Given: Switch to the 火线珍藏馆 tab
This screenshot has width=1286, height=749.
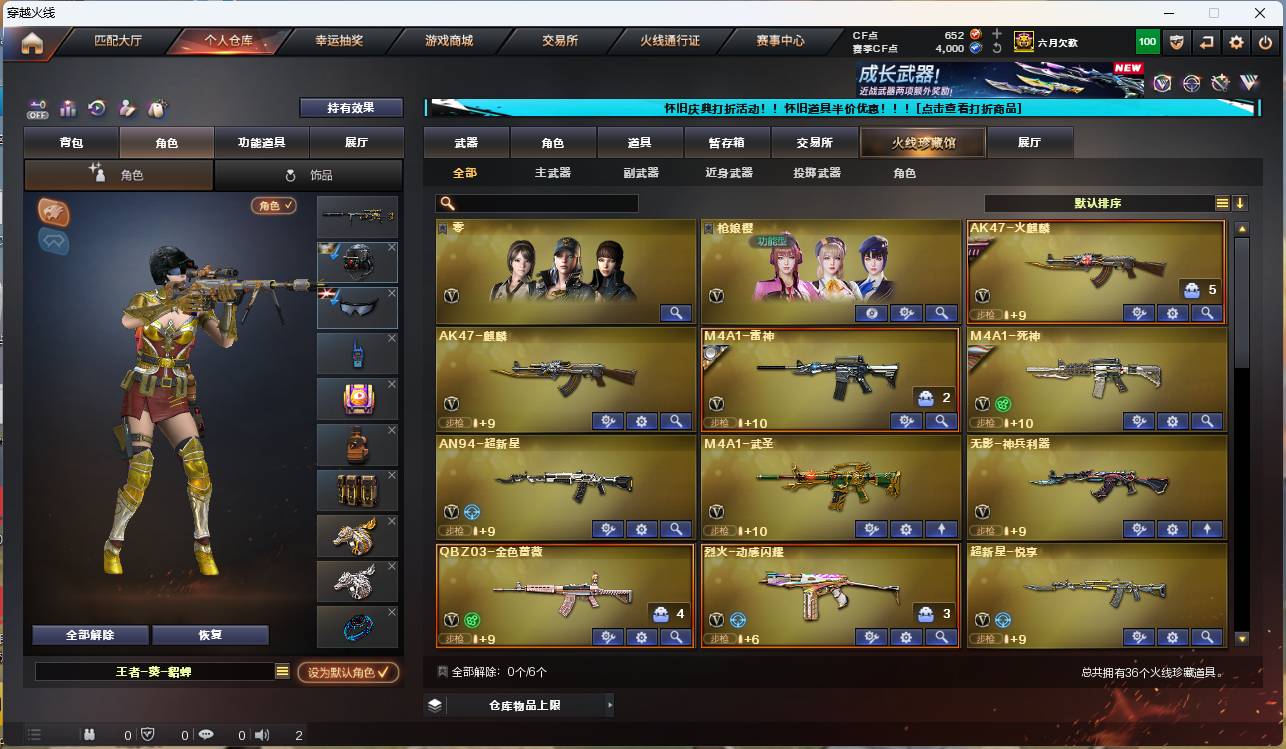Looking at the screenshot, I should 921,142.
